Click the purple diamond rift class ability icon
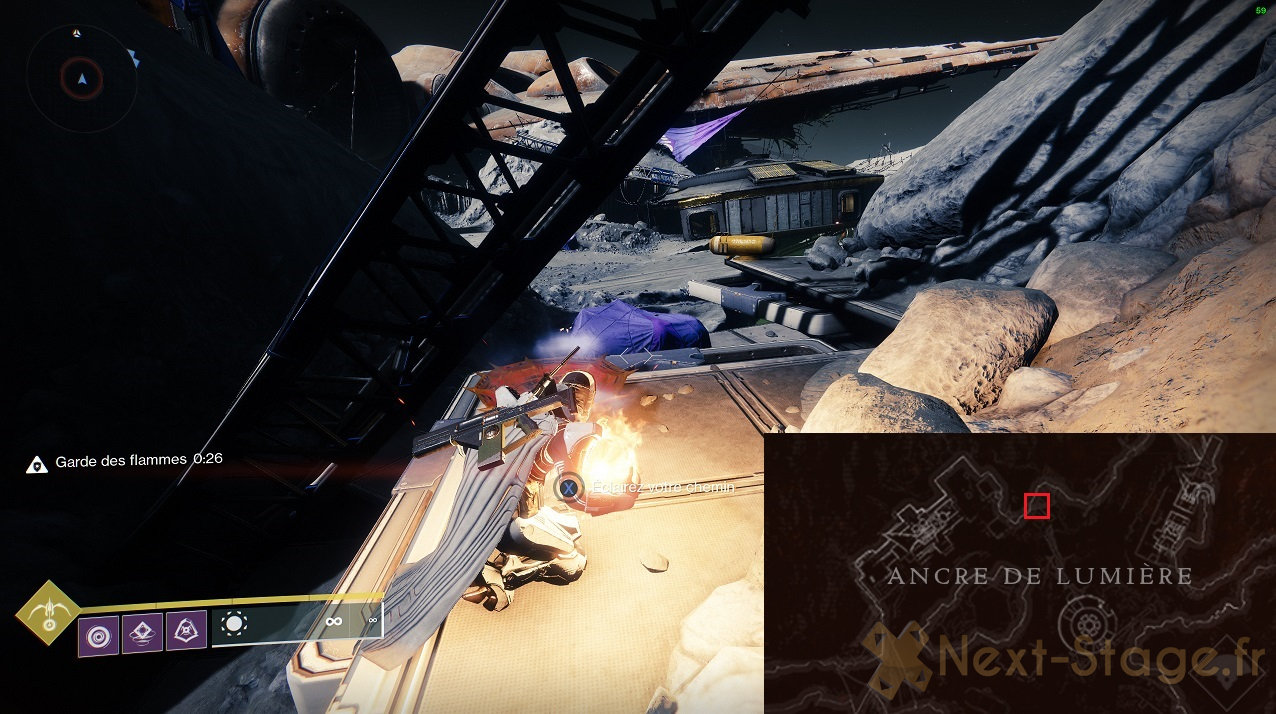Image resolution: width=1276 pixels, height=714 pixels. 142,633
